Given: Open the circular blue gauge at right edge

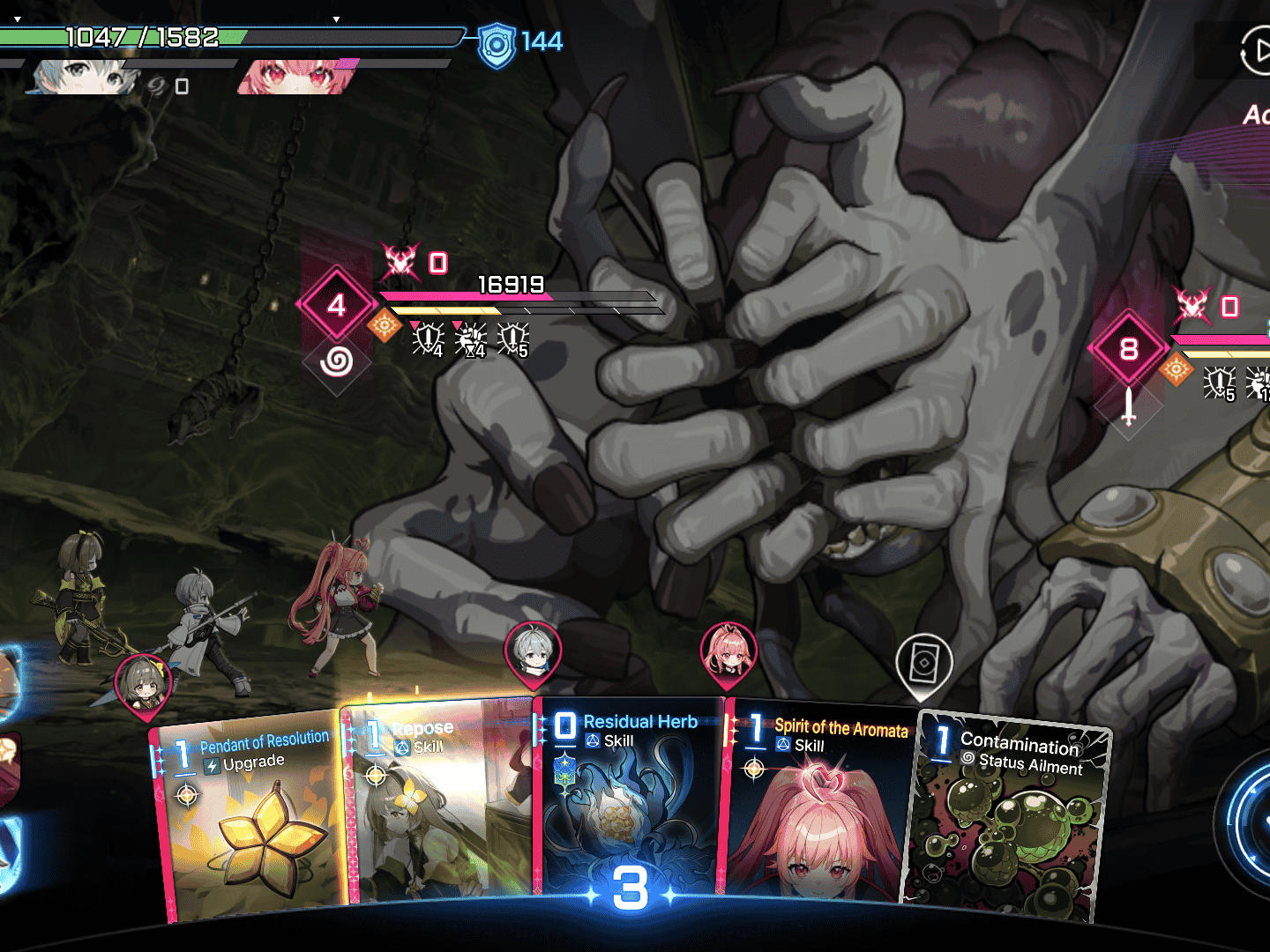Looking at the screenshot, I should pos(1248,820).
